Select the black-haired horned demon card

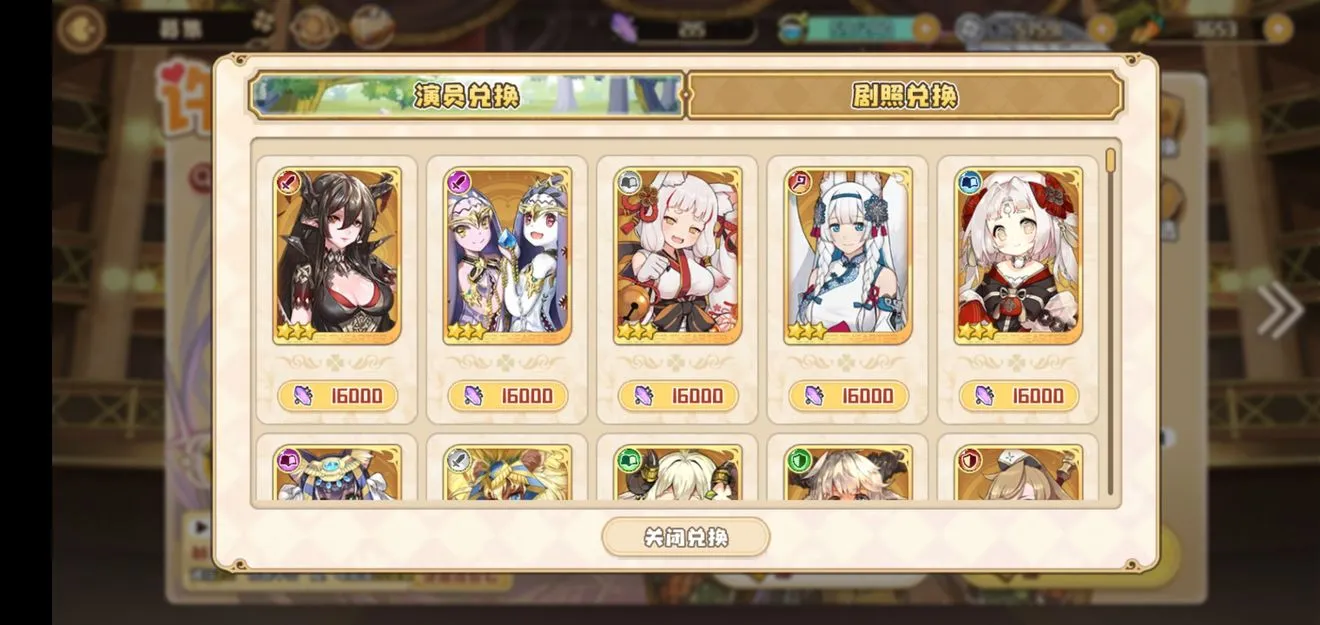337,255
